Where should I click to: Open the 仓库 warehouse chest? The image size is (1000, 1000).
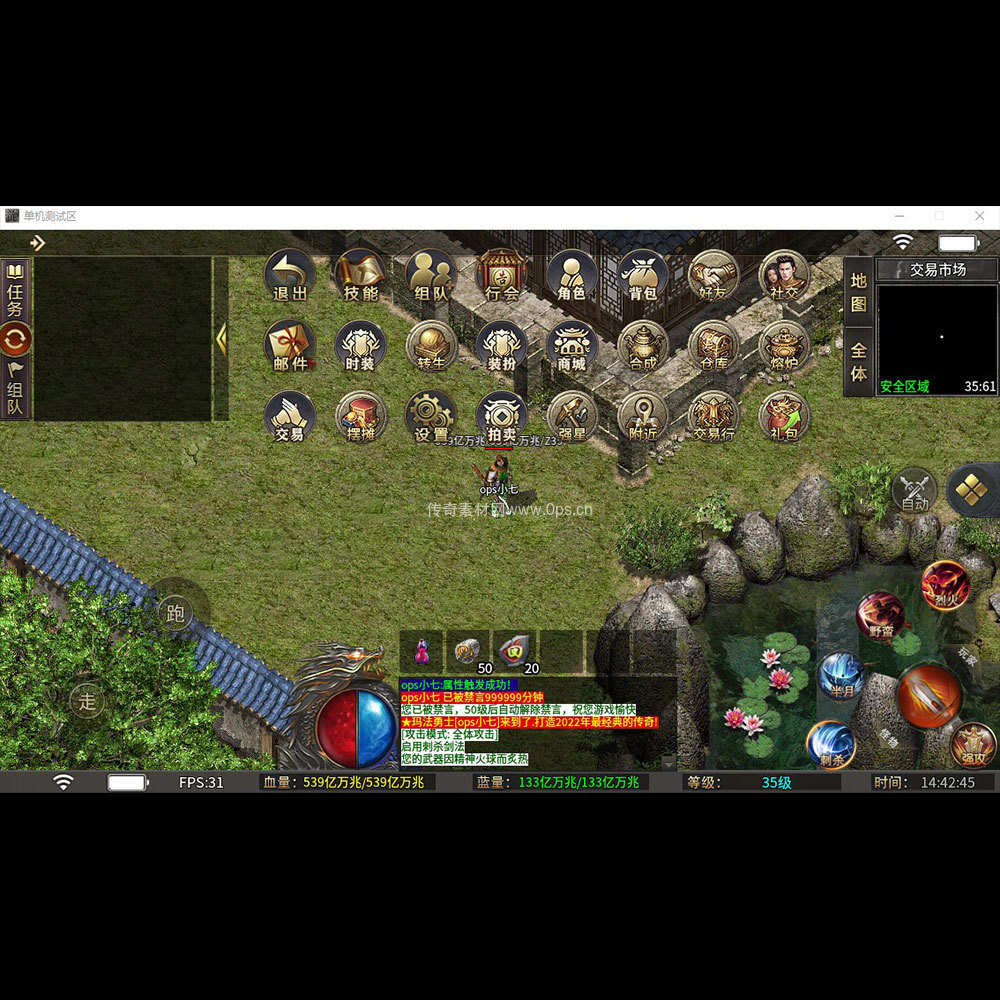(713, 346)
